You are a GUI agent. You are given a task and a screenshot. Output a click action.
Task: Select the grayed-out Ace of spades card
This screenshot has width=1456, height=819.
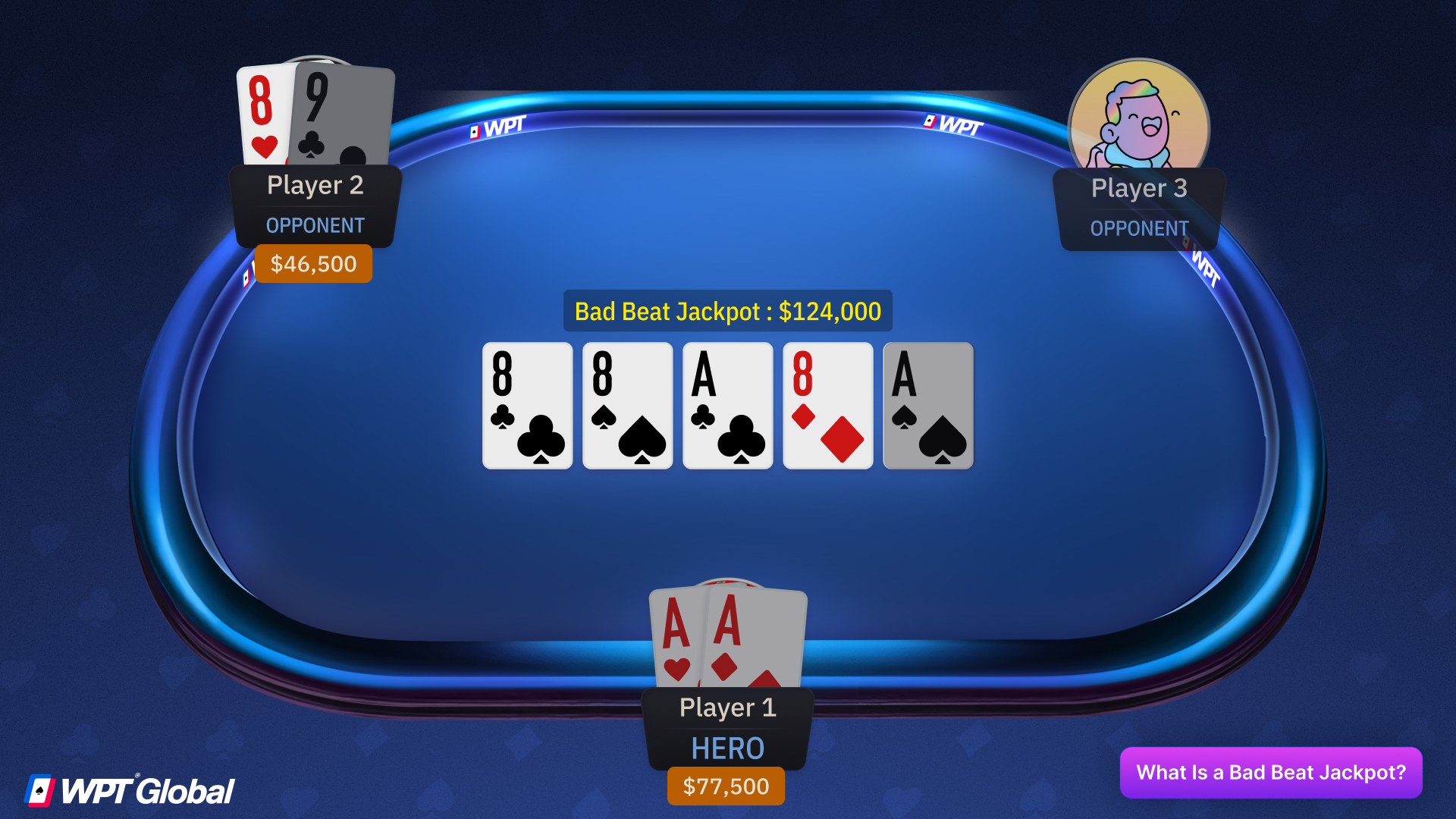[927, 406]
